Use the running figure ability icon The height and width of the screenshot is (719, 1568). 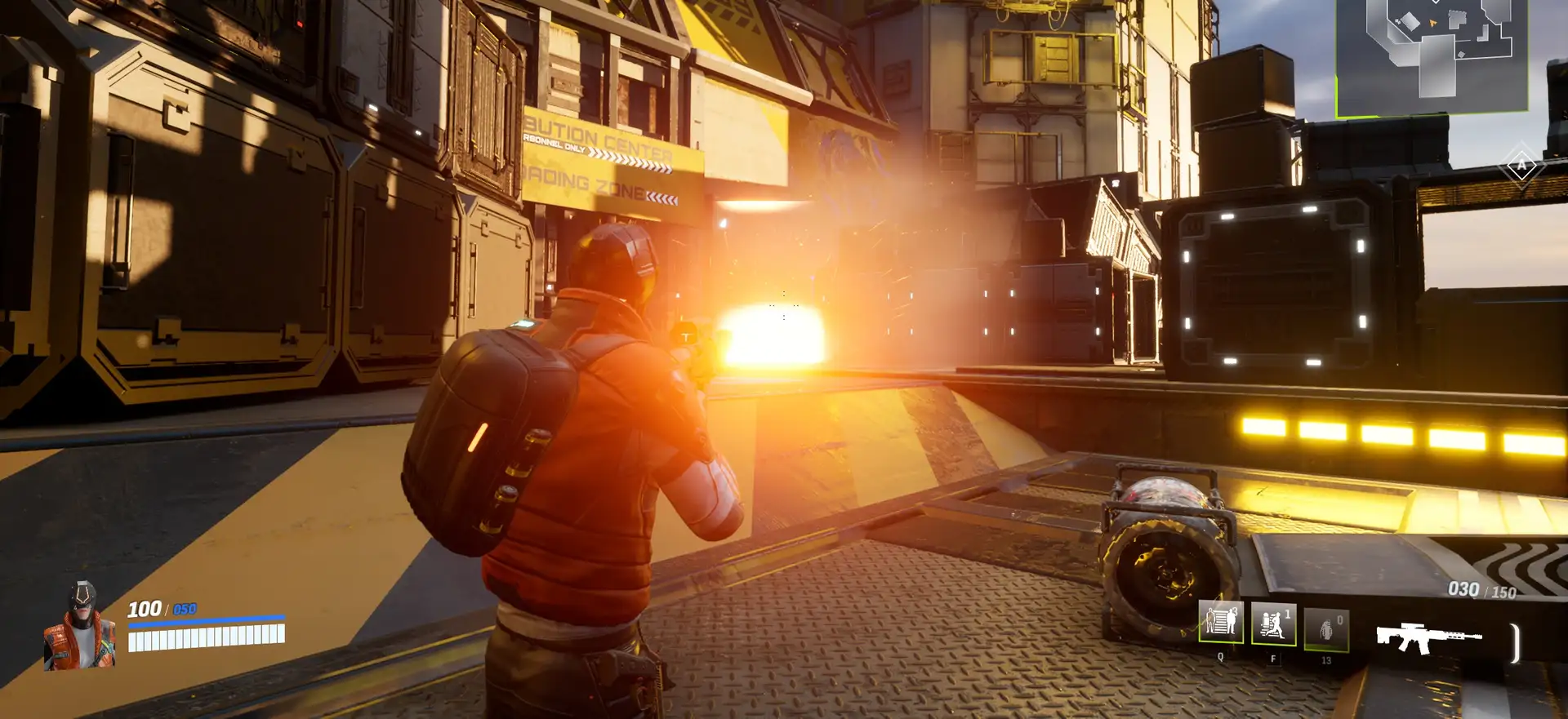point(1273,625)
